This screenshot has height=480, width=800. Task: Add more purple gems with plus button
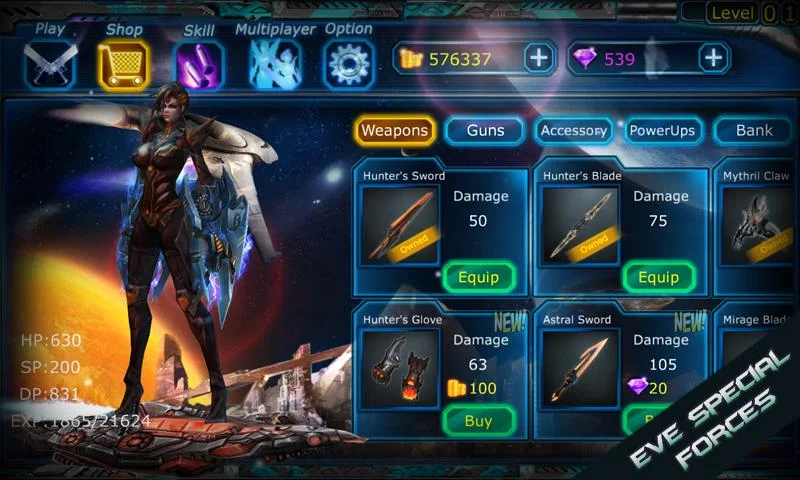713,58
